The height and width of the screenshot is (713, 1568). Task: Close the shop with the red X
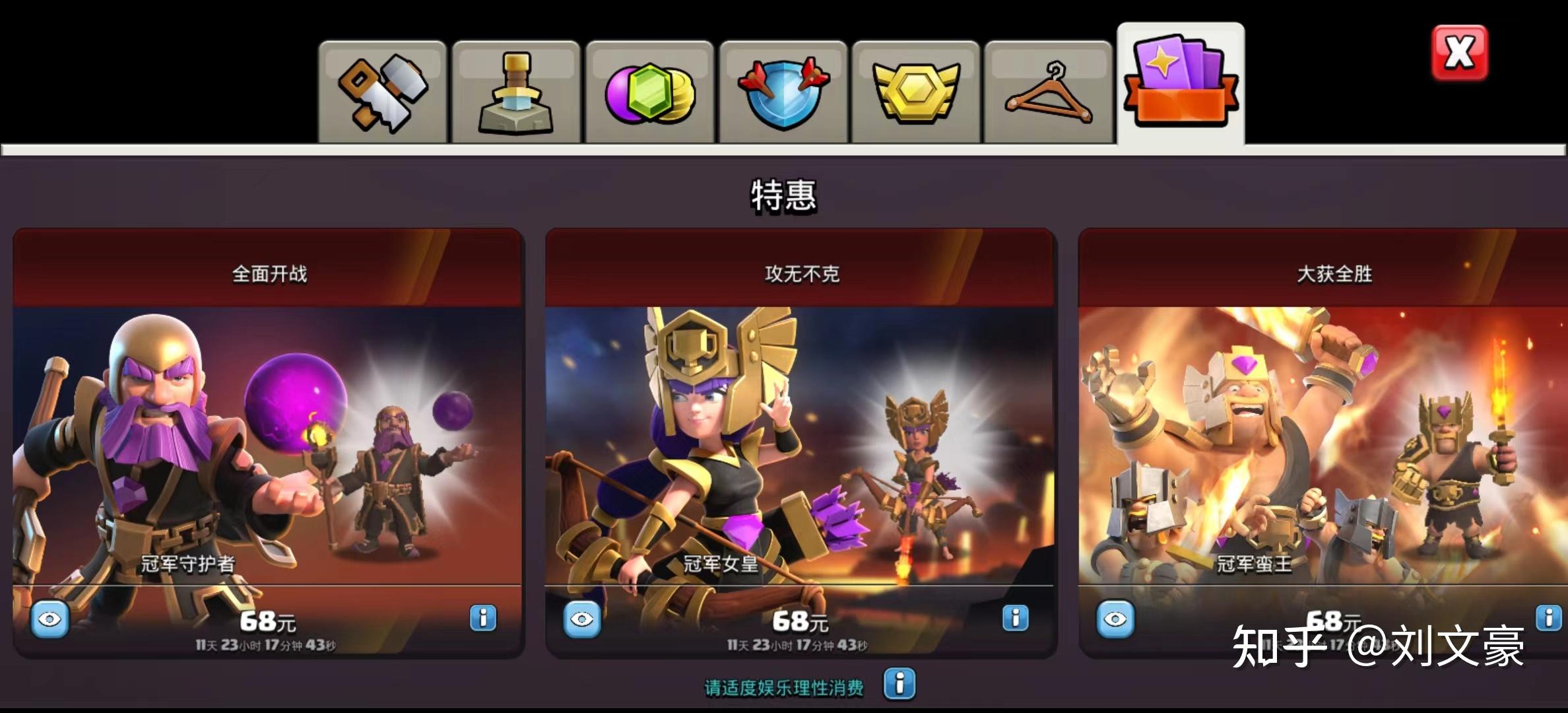(x=1459, y=53)
